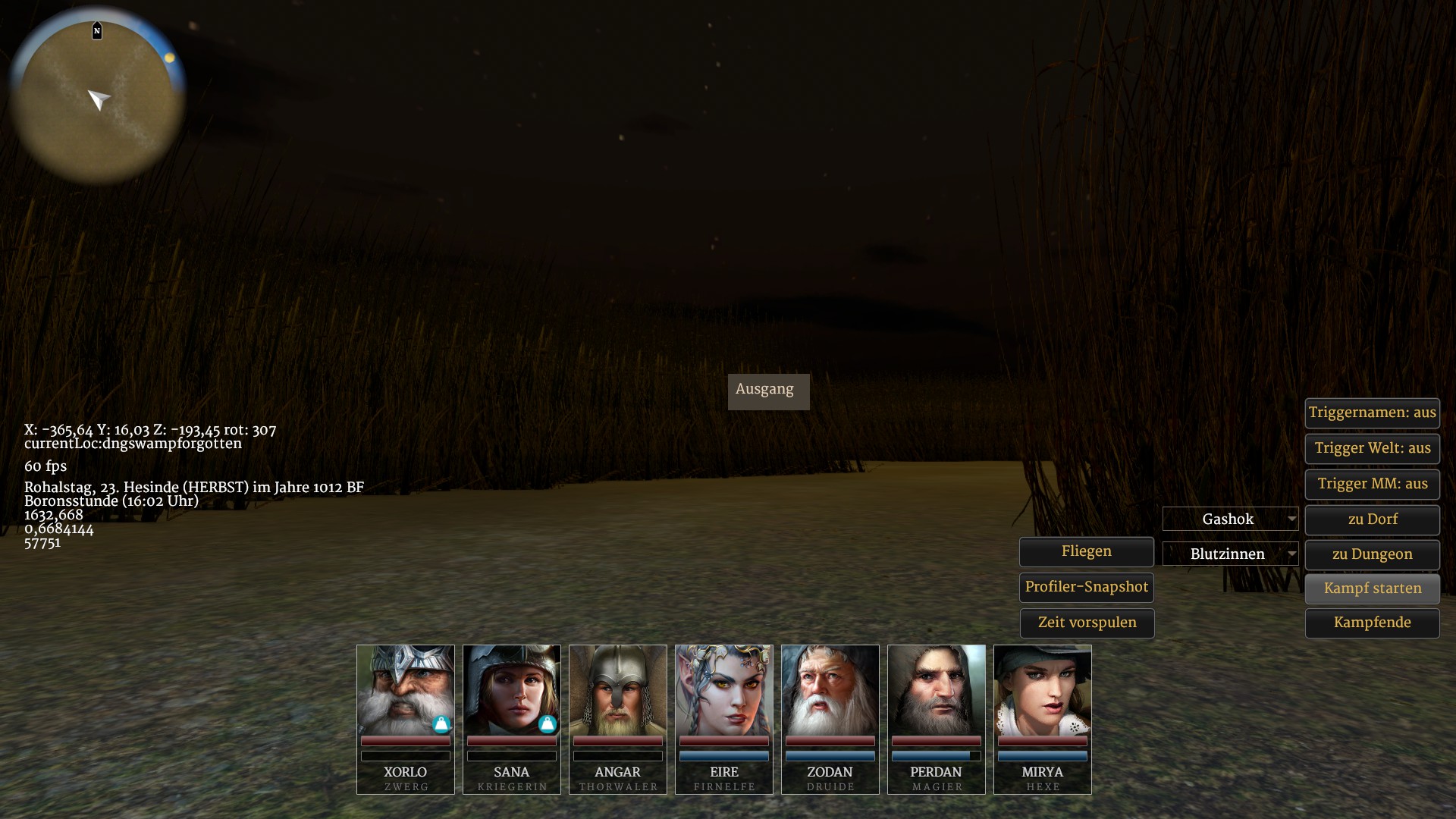
Task: End combat with the Kampfende button
Action: click(1372, 623)
